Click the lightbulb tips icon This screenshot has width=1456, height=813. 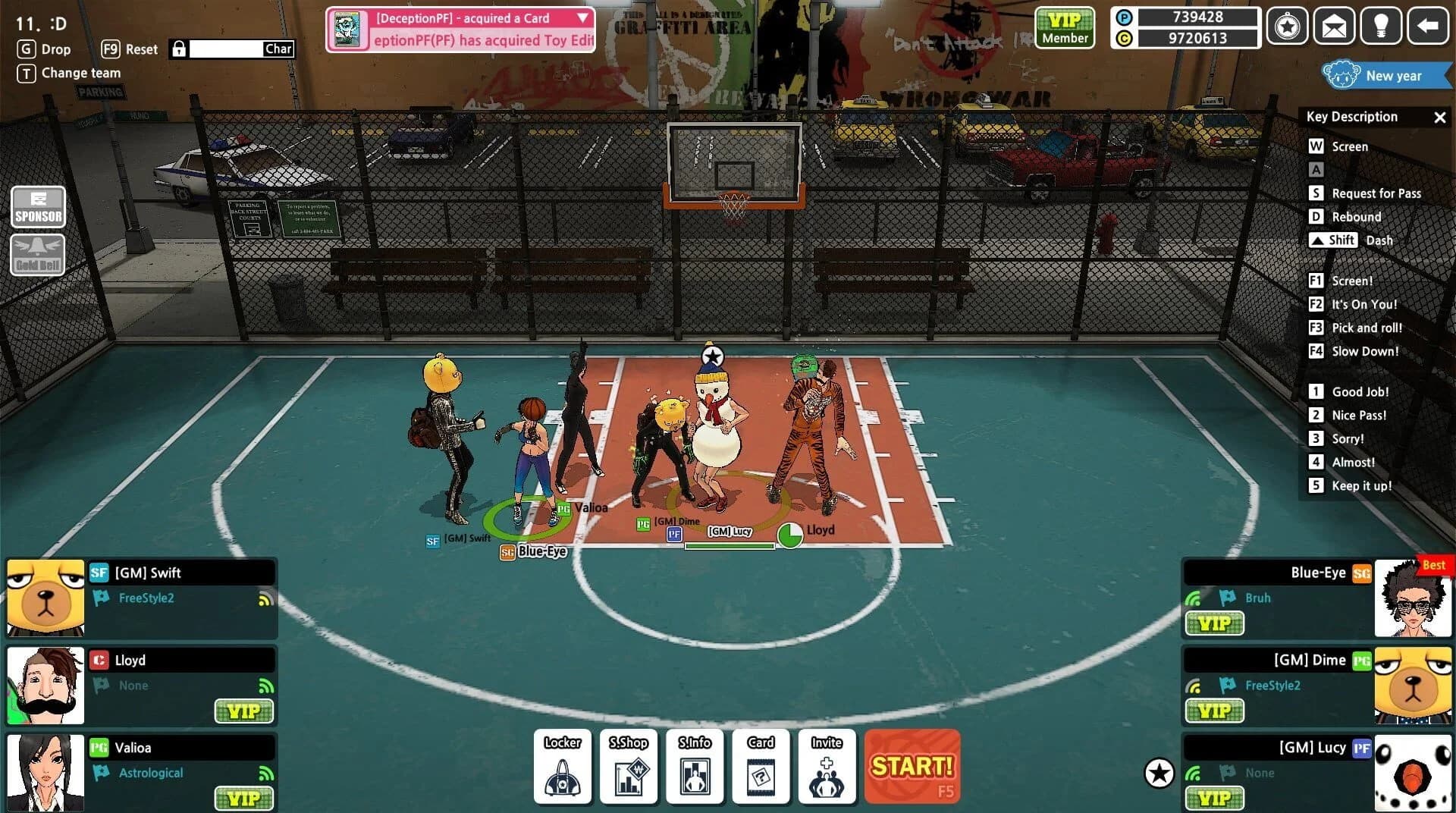coord(1381,26)
